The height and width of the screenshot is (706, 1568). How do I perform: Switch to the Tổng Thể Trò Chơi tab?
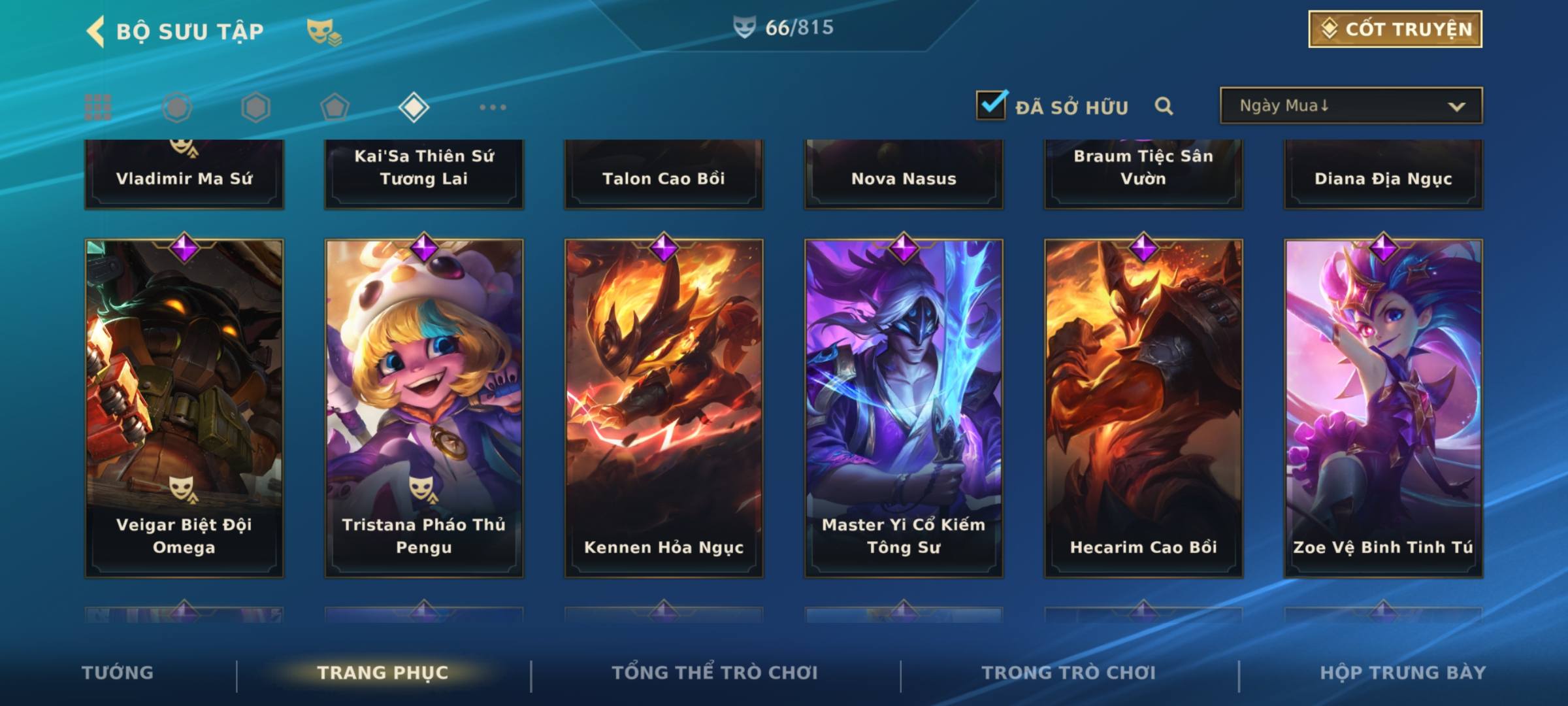715,673
